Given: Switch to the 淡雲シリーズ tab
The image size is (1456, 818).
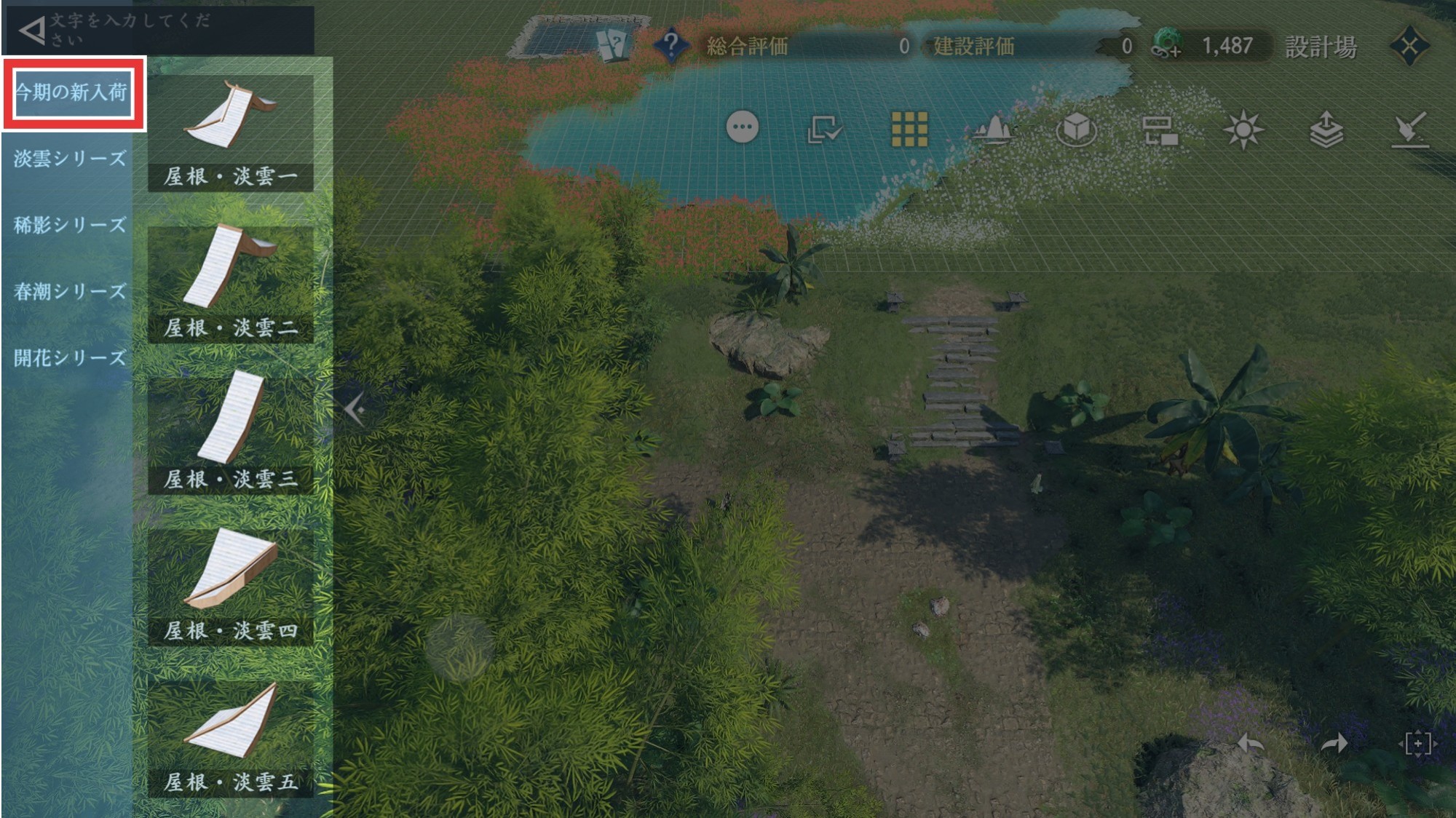Looking at the screenshot, I should pyautogui.click(x=70, y=159).
